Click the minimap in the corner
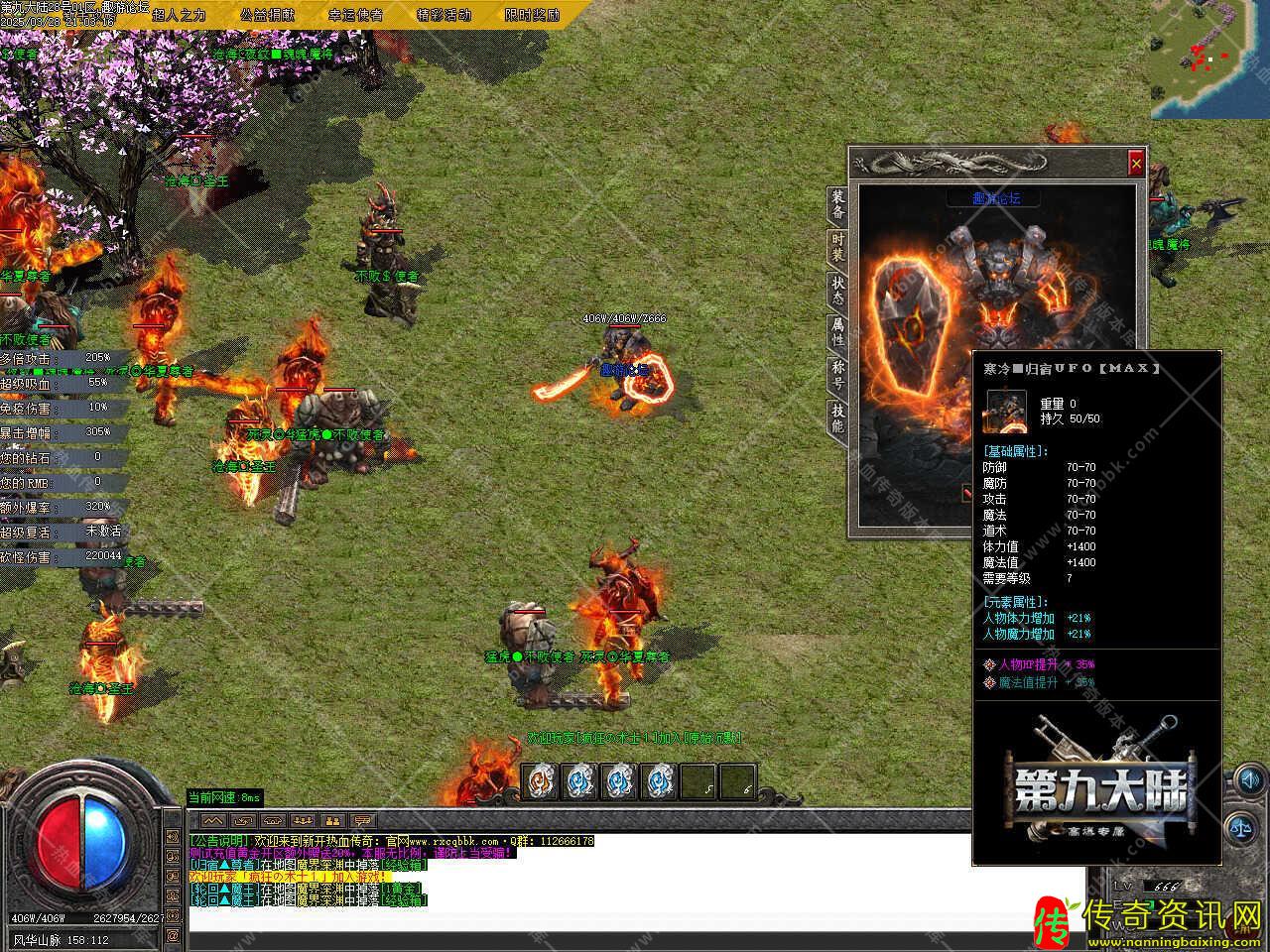1270x952 pixels. coord(1210,59)
